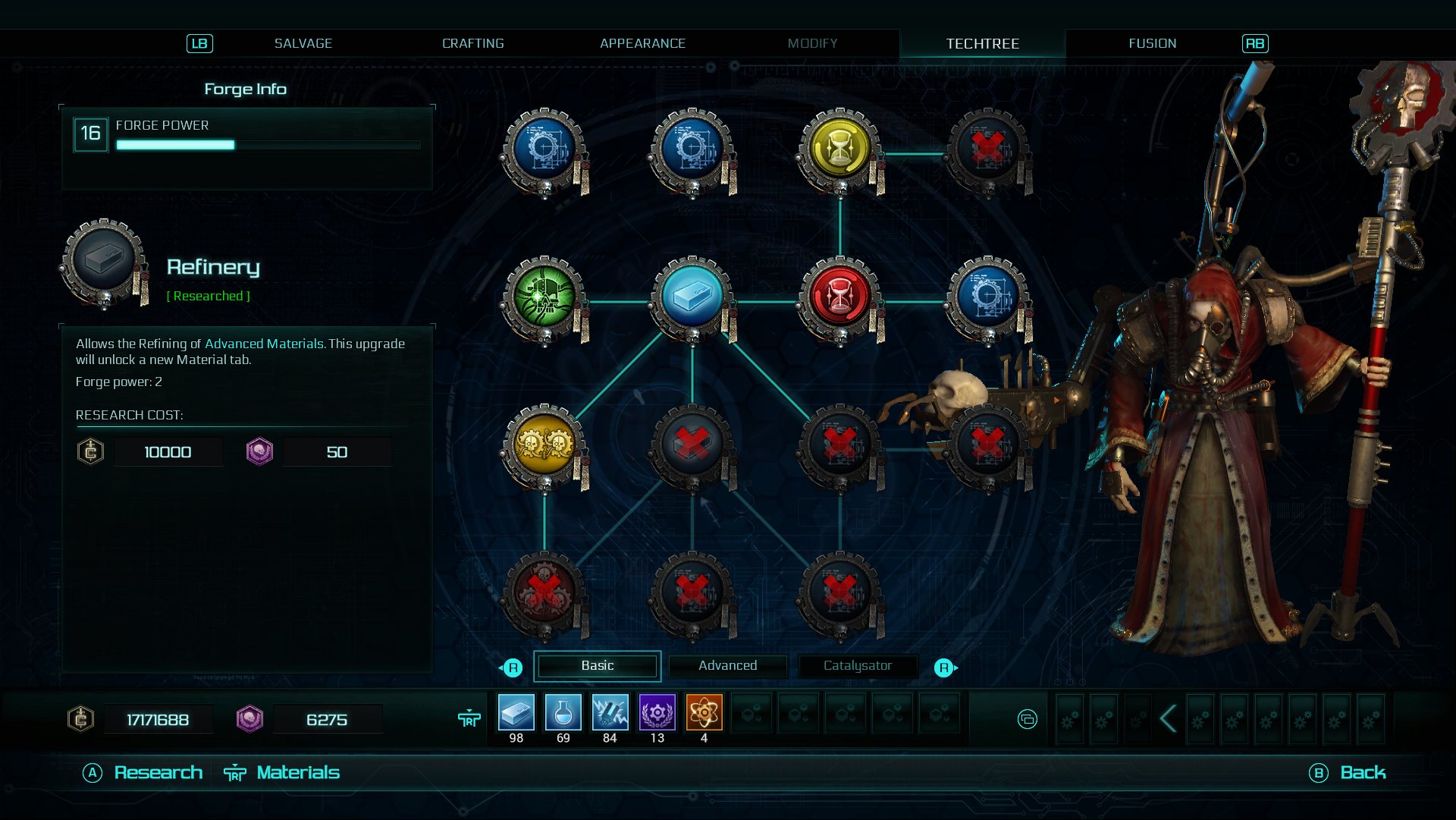
Task: Pick the green skull tech node
Action: 544,297
